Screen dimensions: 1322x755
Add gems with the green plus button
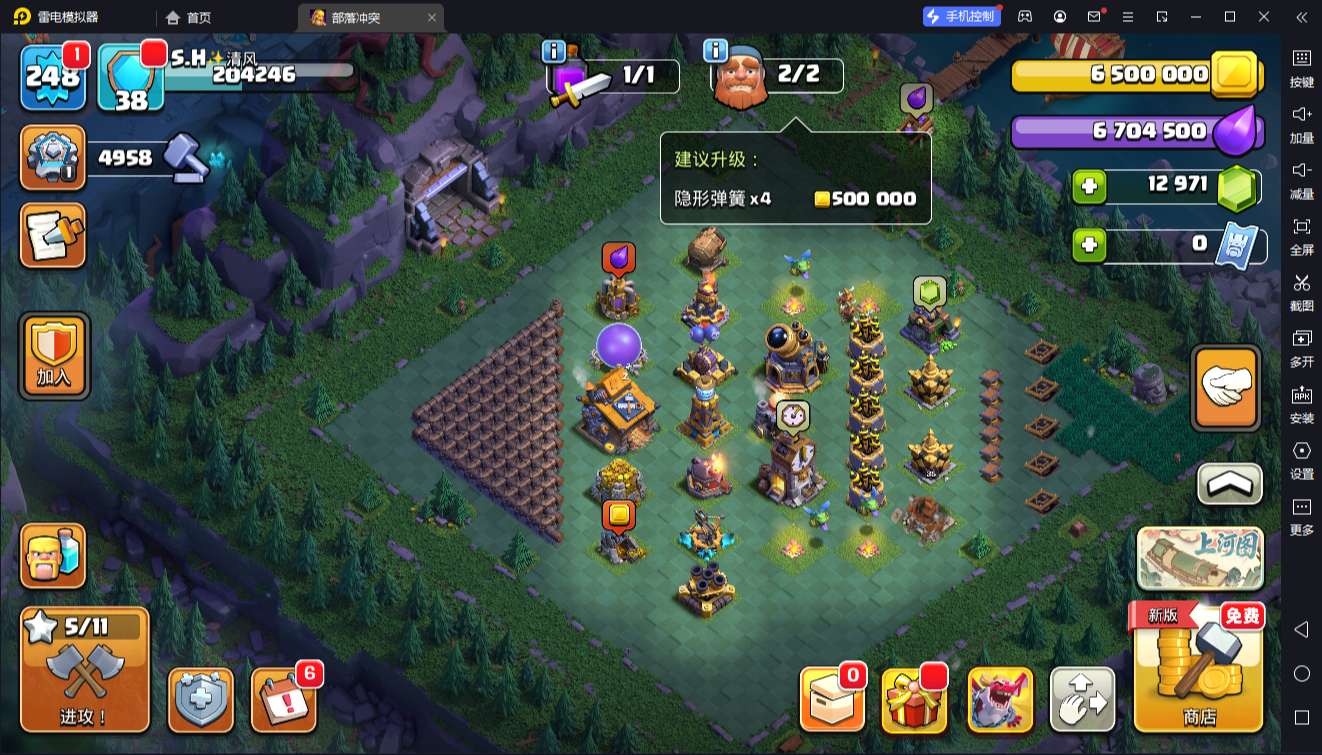click(1089, 186)
